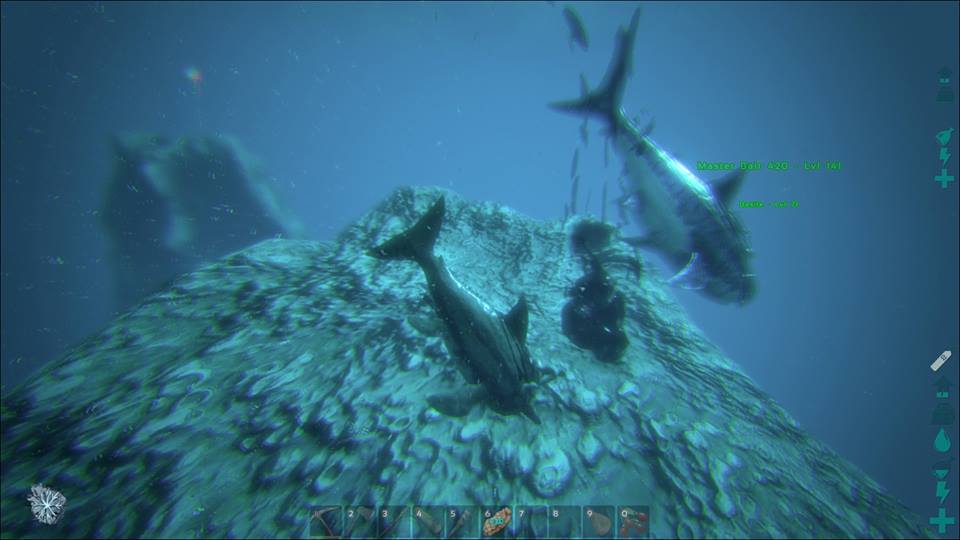Pick the item in hotbar slot 5
This screenshot has width=960, height=540.
pos(462,522)
